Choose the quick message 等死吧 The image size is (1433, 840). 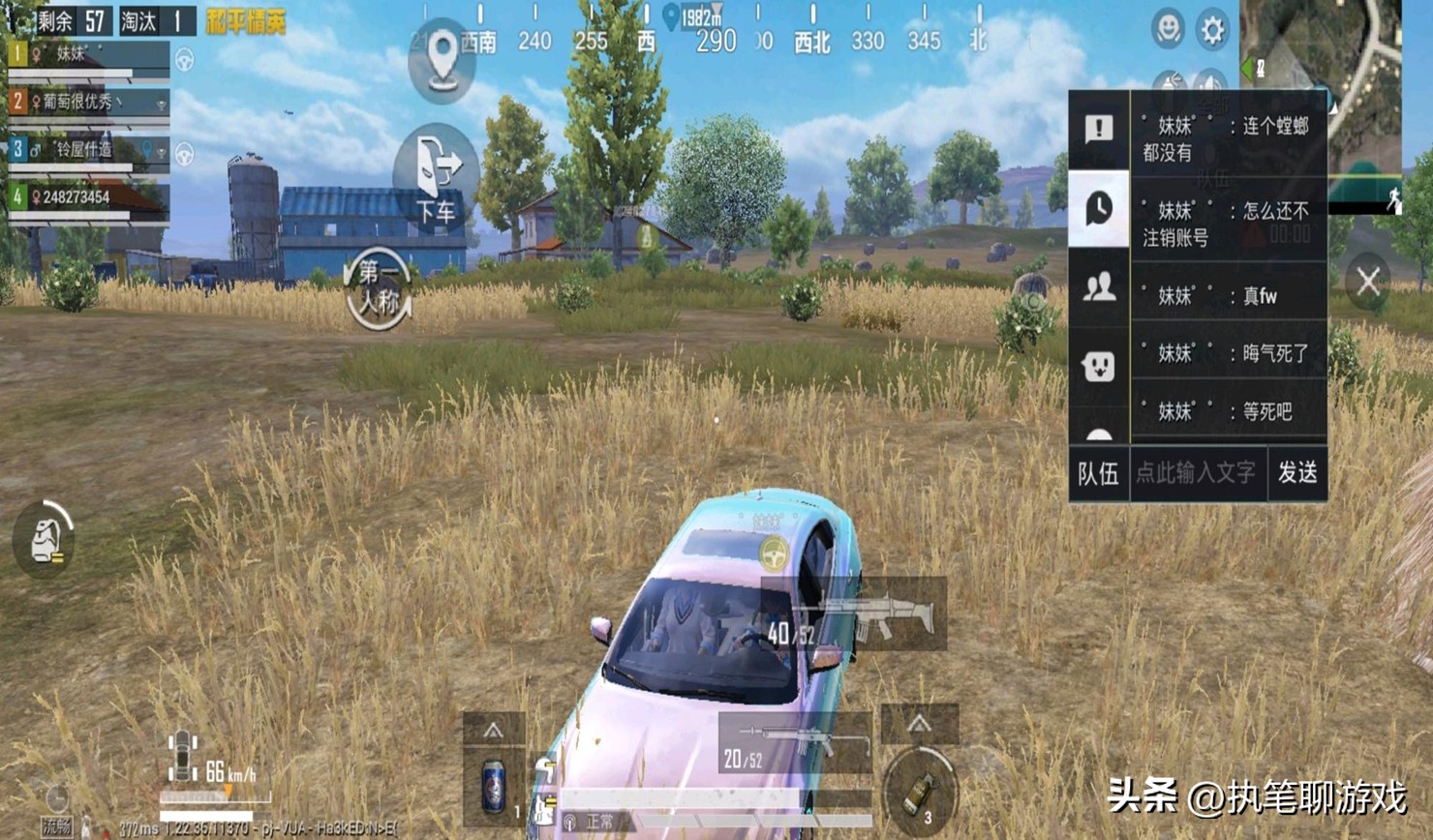tap(1228, 411)
